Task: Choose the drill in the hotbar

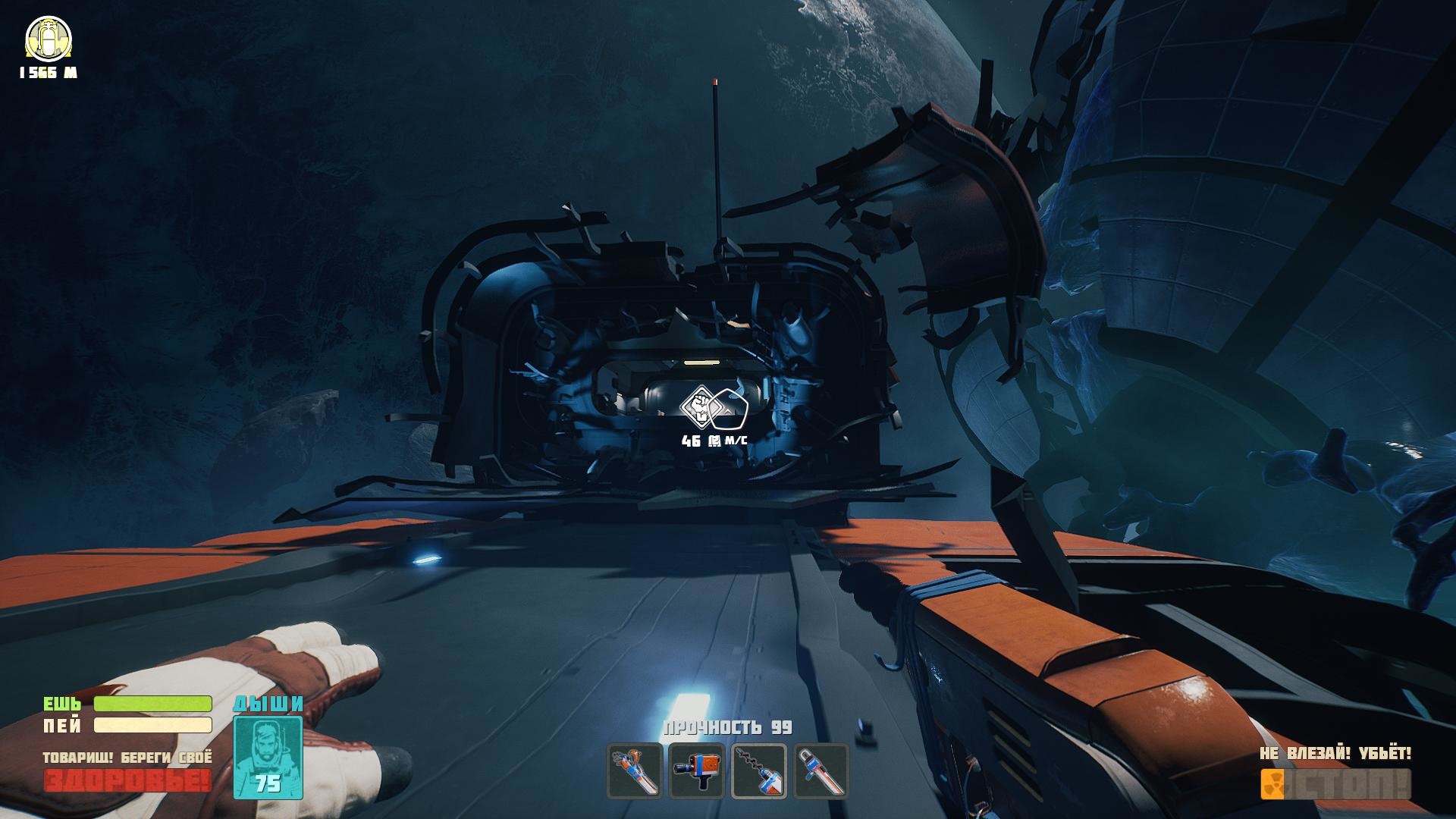Action: 759,770
